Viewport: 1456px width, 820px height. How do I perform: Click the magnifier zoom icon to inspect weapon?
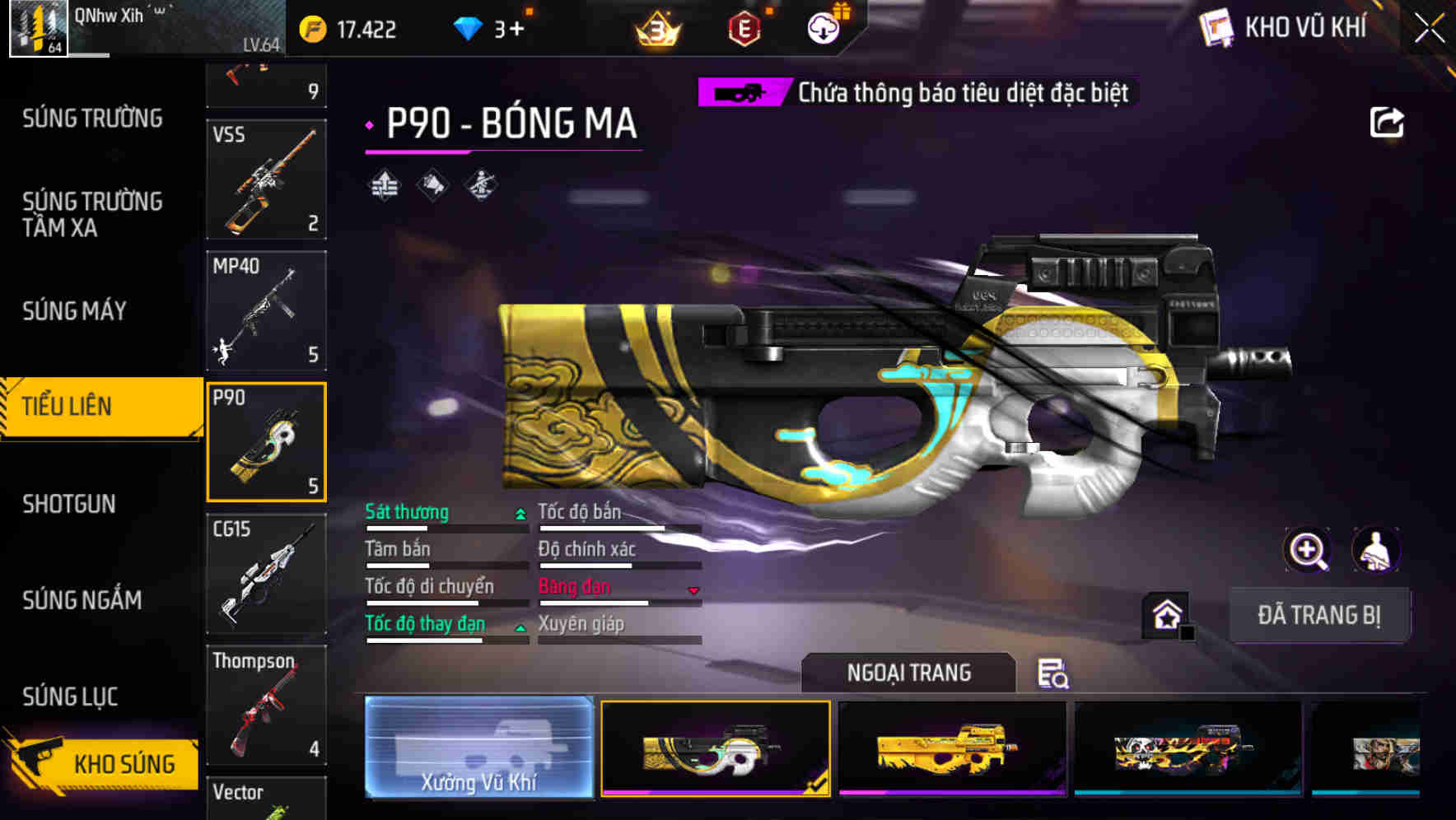coord(1307,550)
